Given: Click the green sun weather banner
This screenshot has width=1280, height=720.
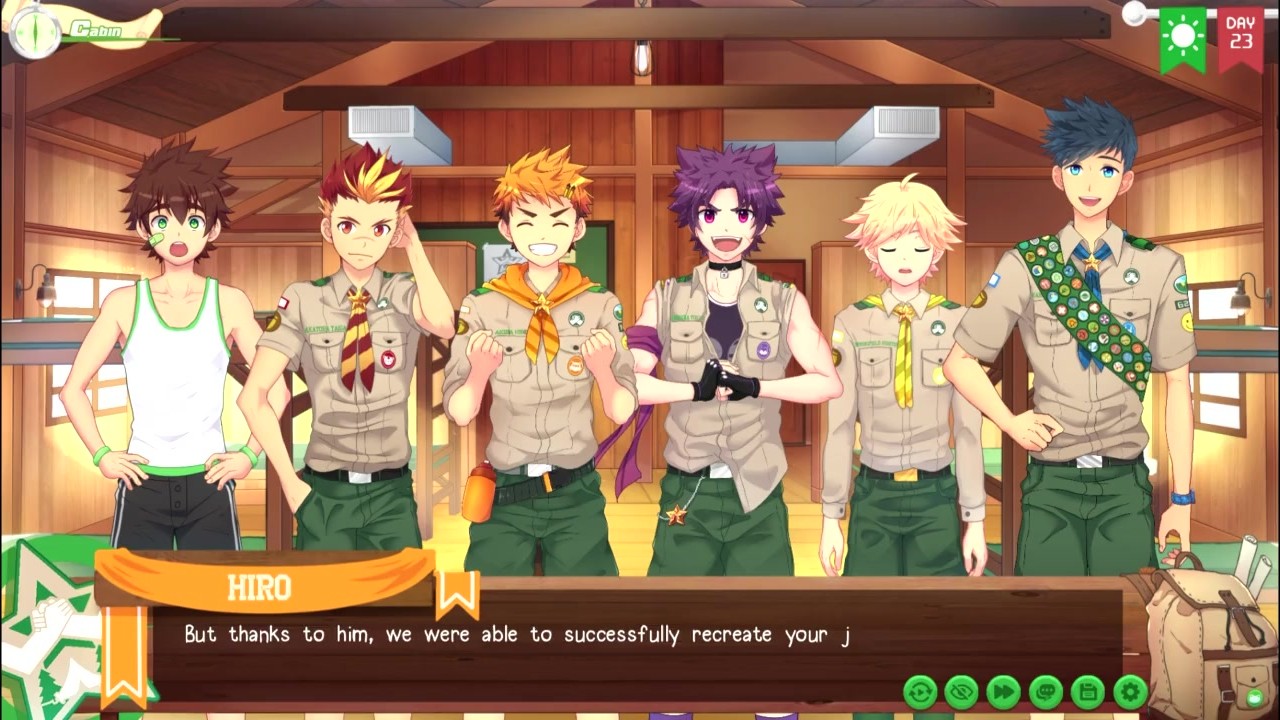Looking at the screenshot, I should tap(1183, 37).
